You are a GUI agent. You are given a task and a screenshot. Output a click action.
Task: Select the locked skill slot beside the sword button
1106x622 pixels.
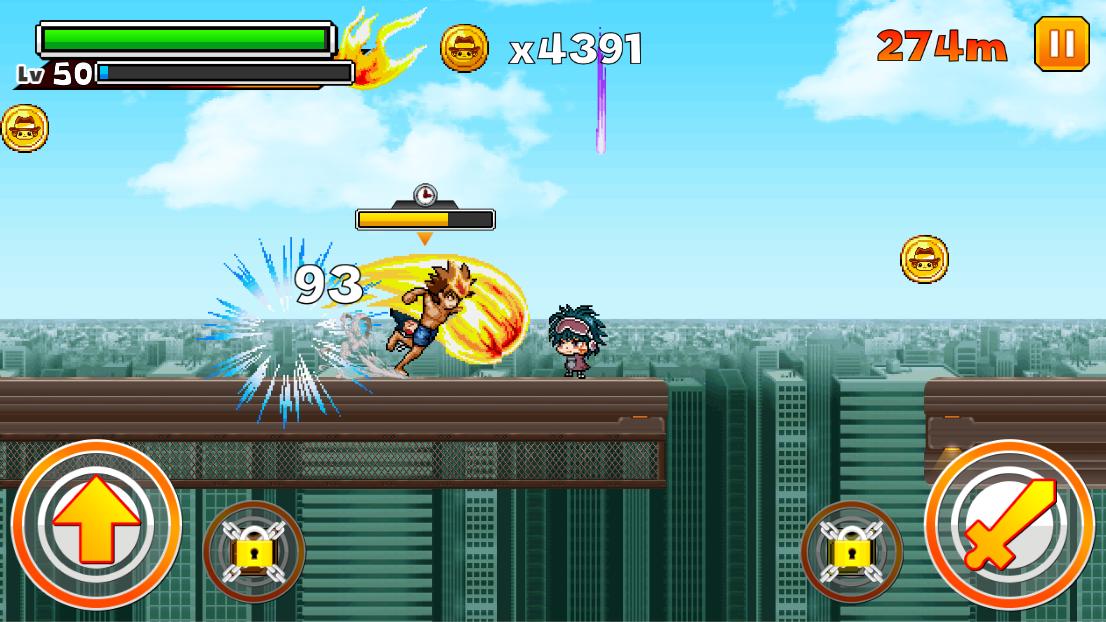(x=852, y=550)
